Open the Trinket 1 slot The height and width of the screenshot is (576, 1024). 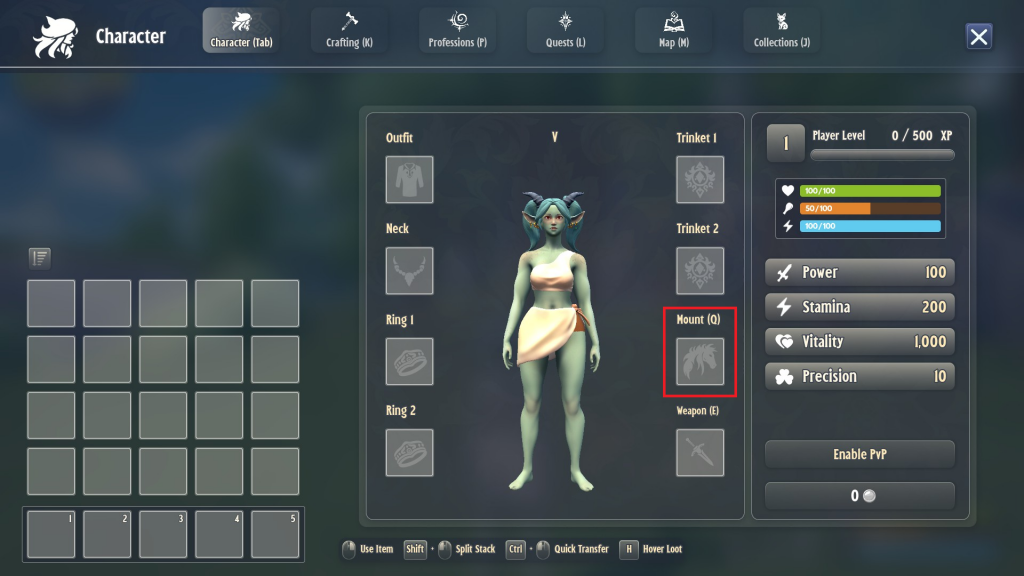[700, 180]
